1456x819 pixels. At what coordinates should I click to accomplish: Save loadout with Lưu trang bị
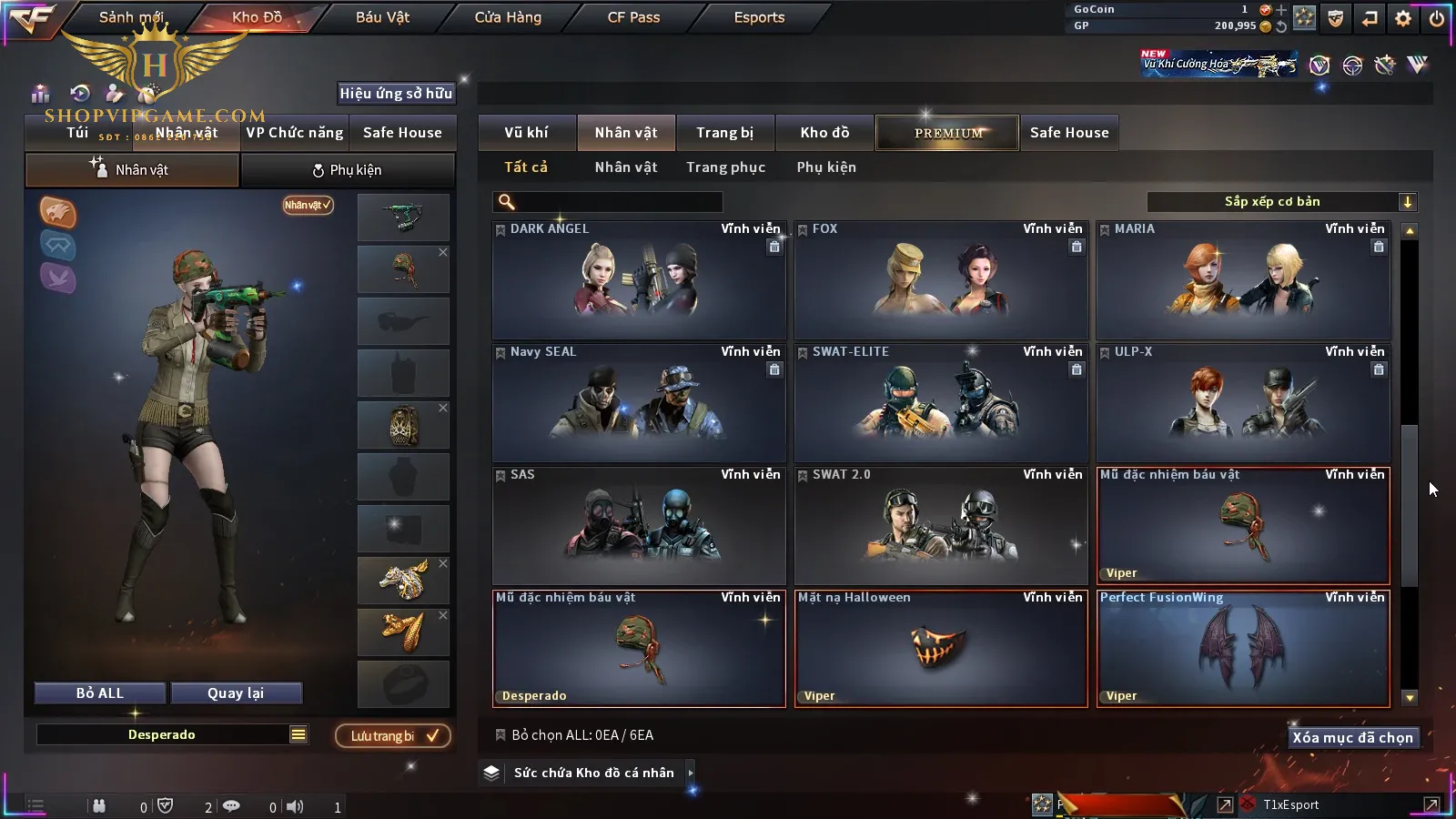pyautogui.click(x=393, y=735)
